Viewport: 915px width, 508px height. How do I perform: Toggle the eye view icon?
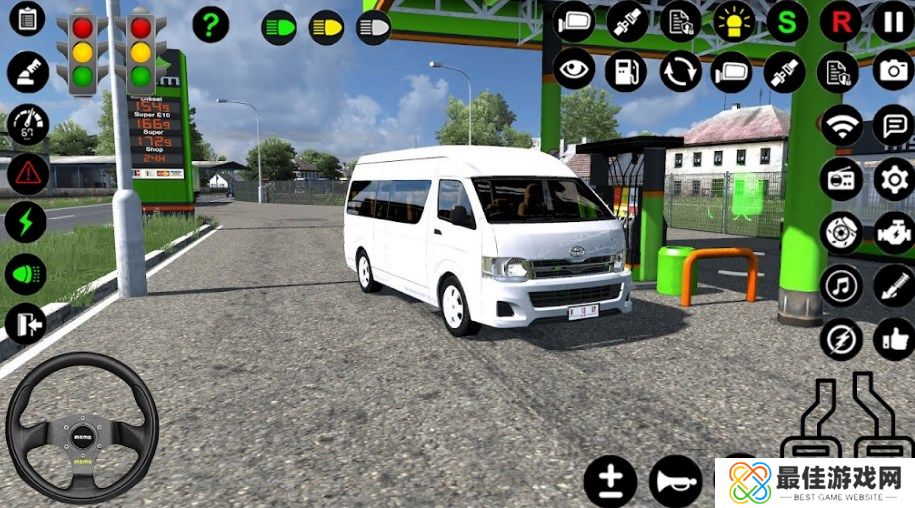click(x=574, y=72)
